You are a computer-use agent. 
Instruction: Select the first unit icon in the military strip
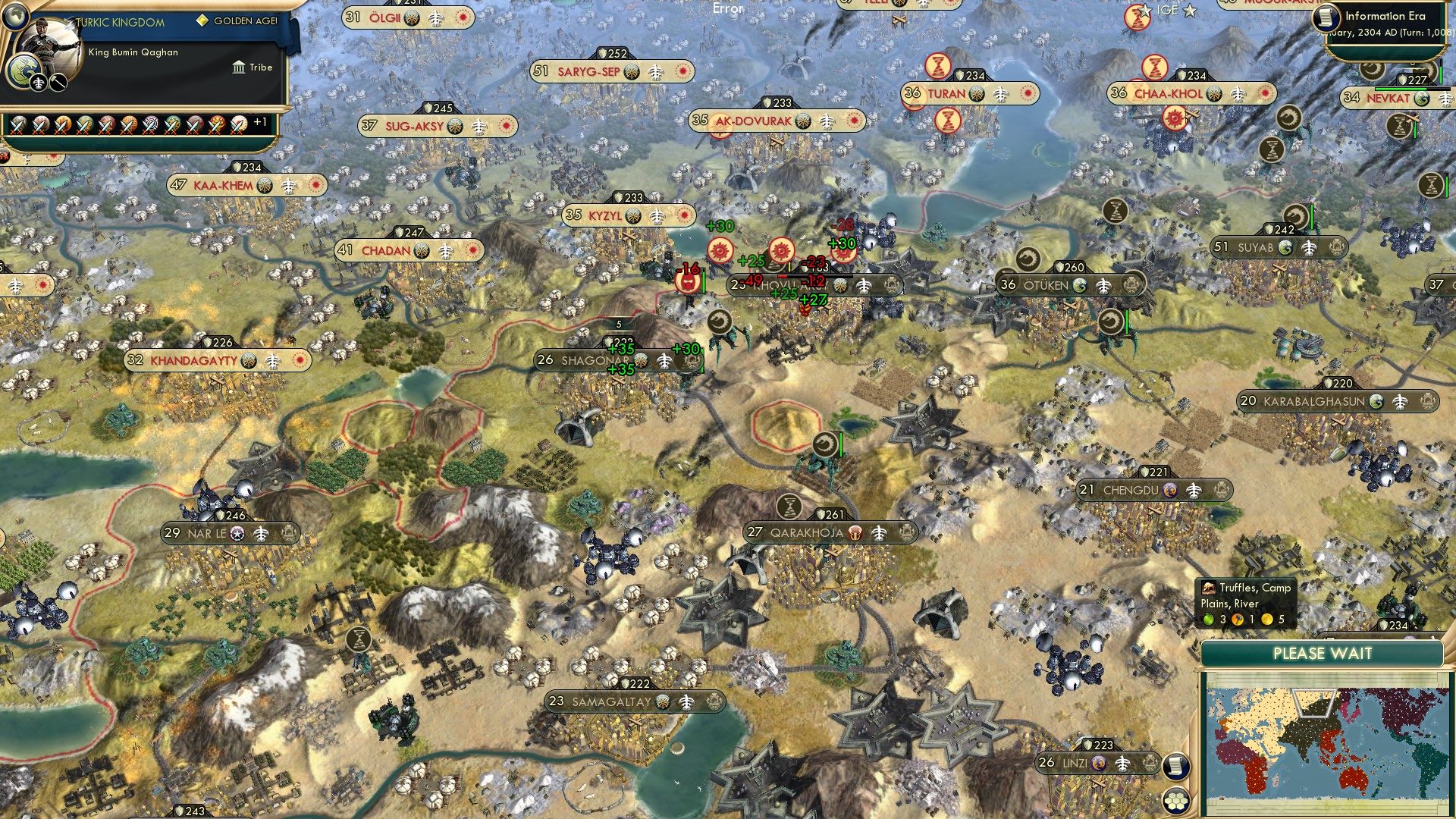(x=19, y=124)
